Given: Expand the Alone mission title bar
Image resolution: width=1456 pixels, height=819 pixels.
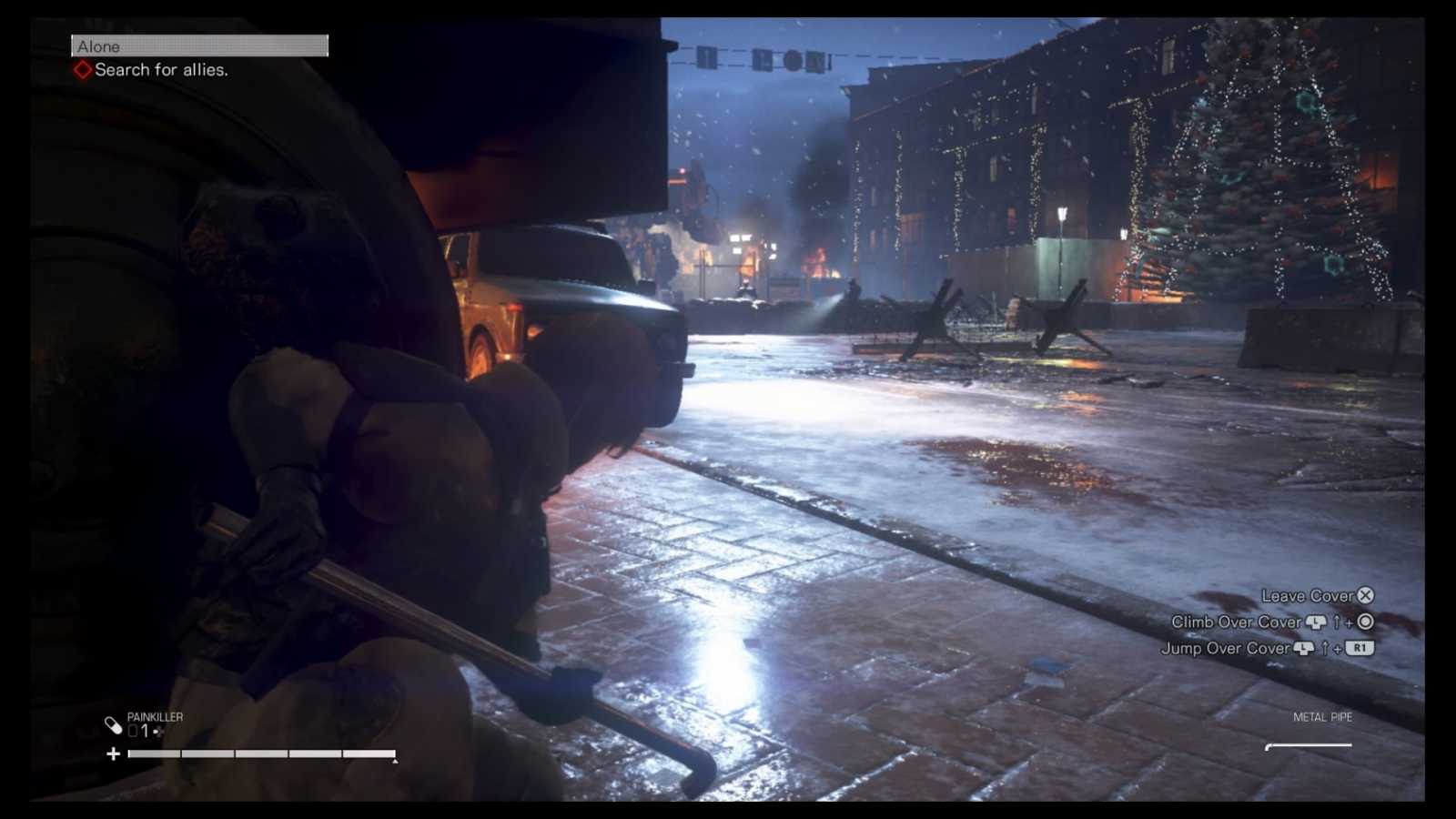Looking at the screenshot, I should (199, 45).
